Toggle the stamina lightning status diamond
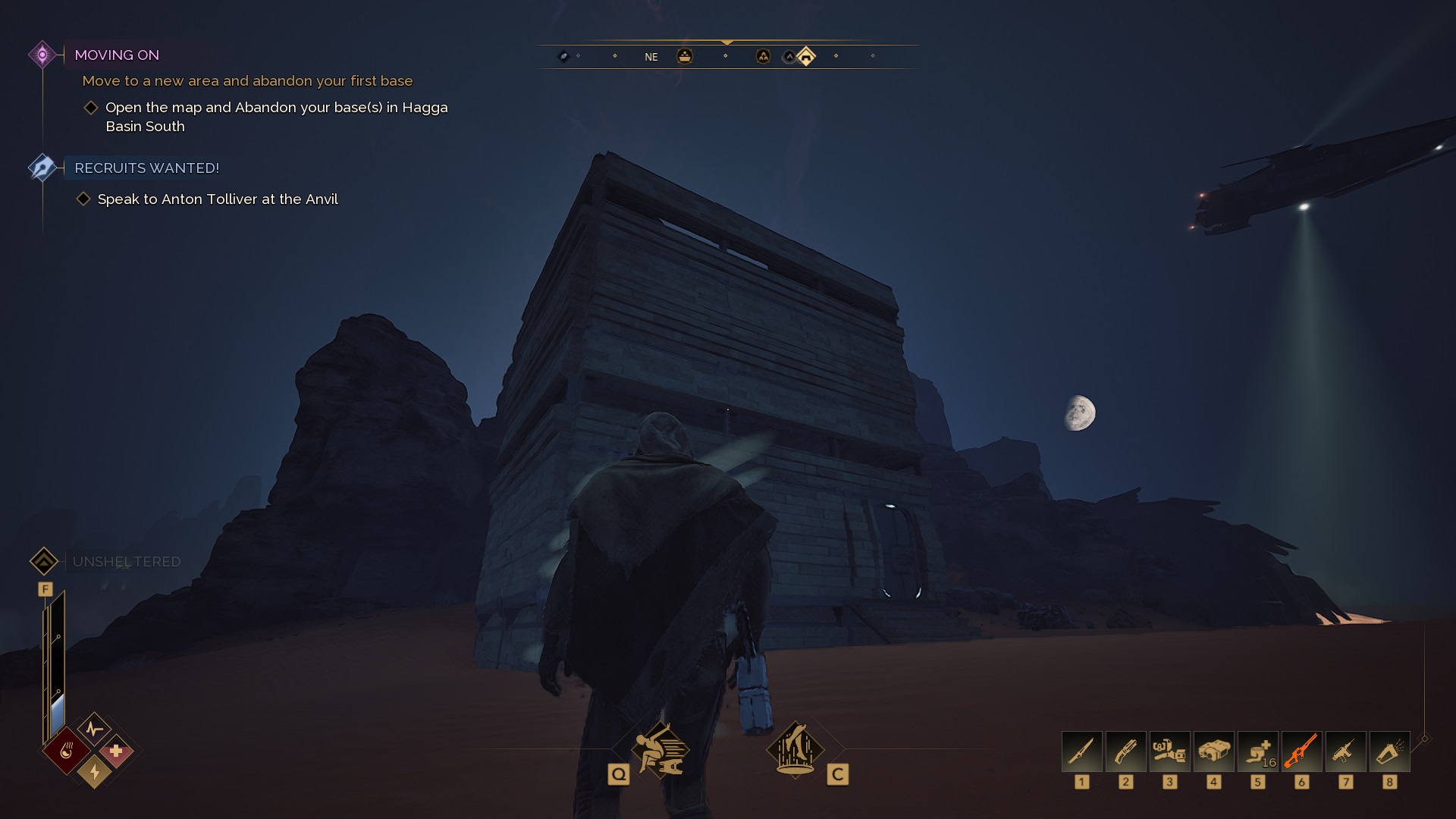Screen dimensions: 1456x819 tap(94, 771)
